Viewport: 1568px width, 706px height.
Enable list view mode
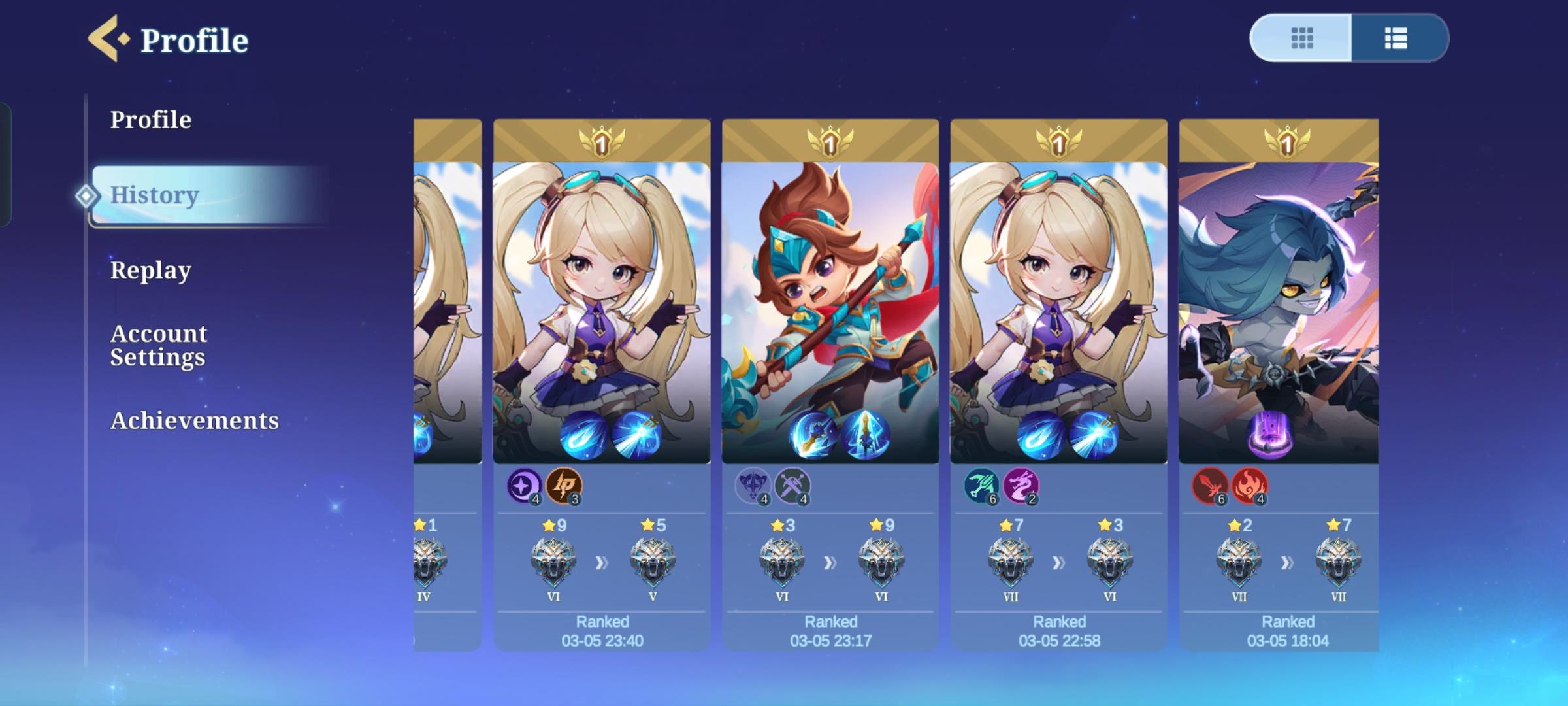(x=1395, y=39)
